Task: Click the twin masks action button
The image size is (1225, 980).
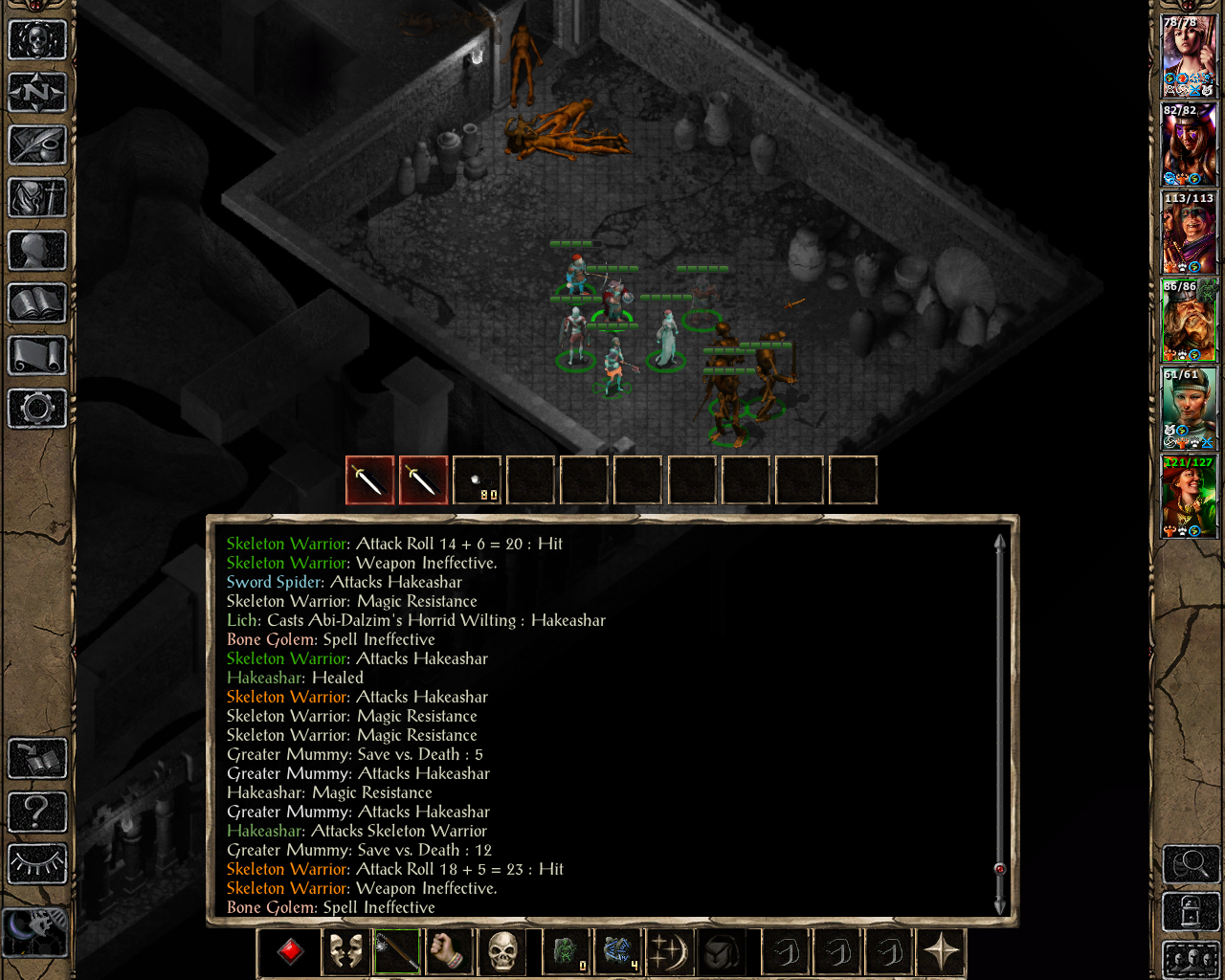Action: click(x=345, y=952)
